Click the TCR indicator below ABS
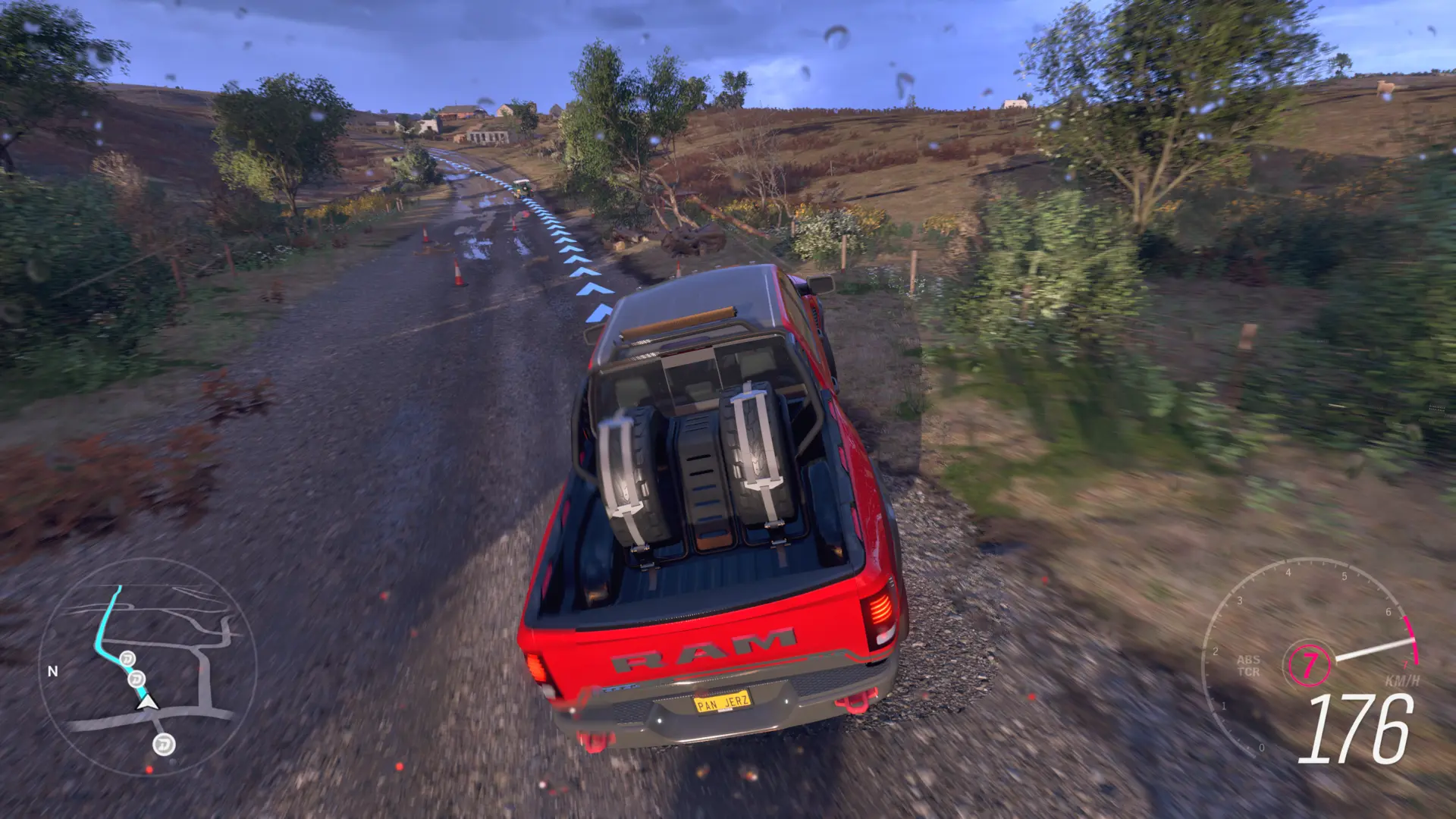1456x819 pixels. pos(1249,673)
